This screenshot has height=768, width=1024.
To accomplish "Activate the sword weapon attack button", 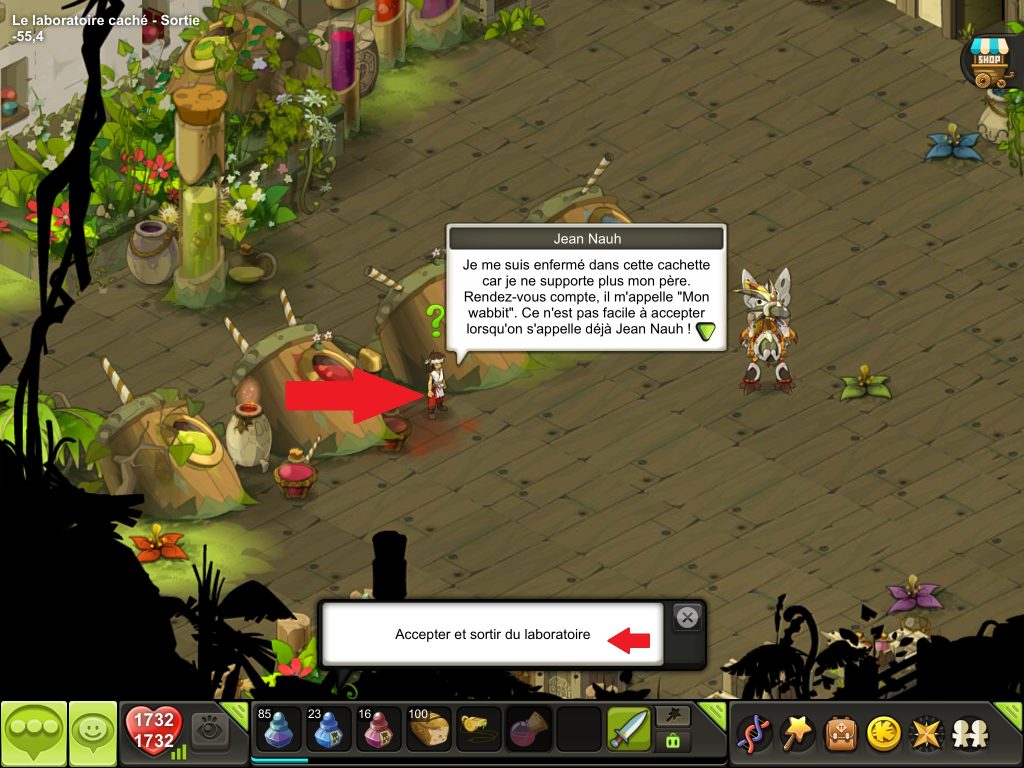I will click(628, 729).
